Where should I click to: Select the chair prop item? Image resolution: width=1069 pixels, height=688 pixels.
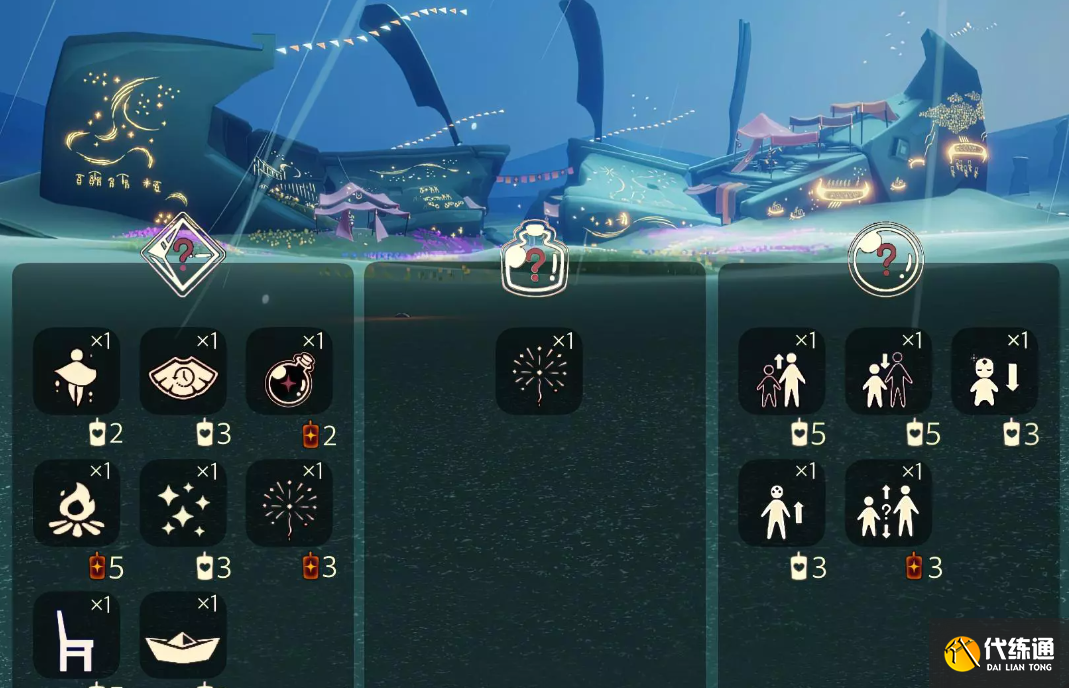pyautogui.click(x=77, y=635)
